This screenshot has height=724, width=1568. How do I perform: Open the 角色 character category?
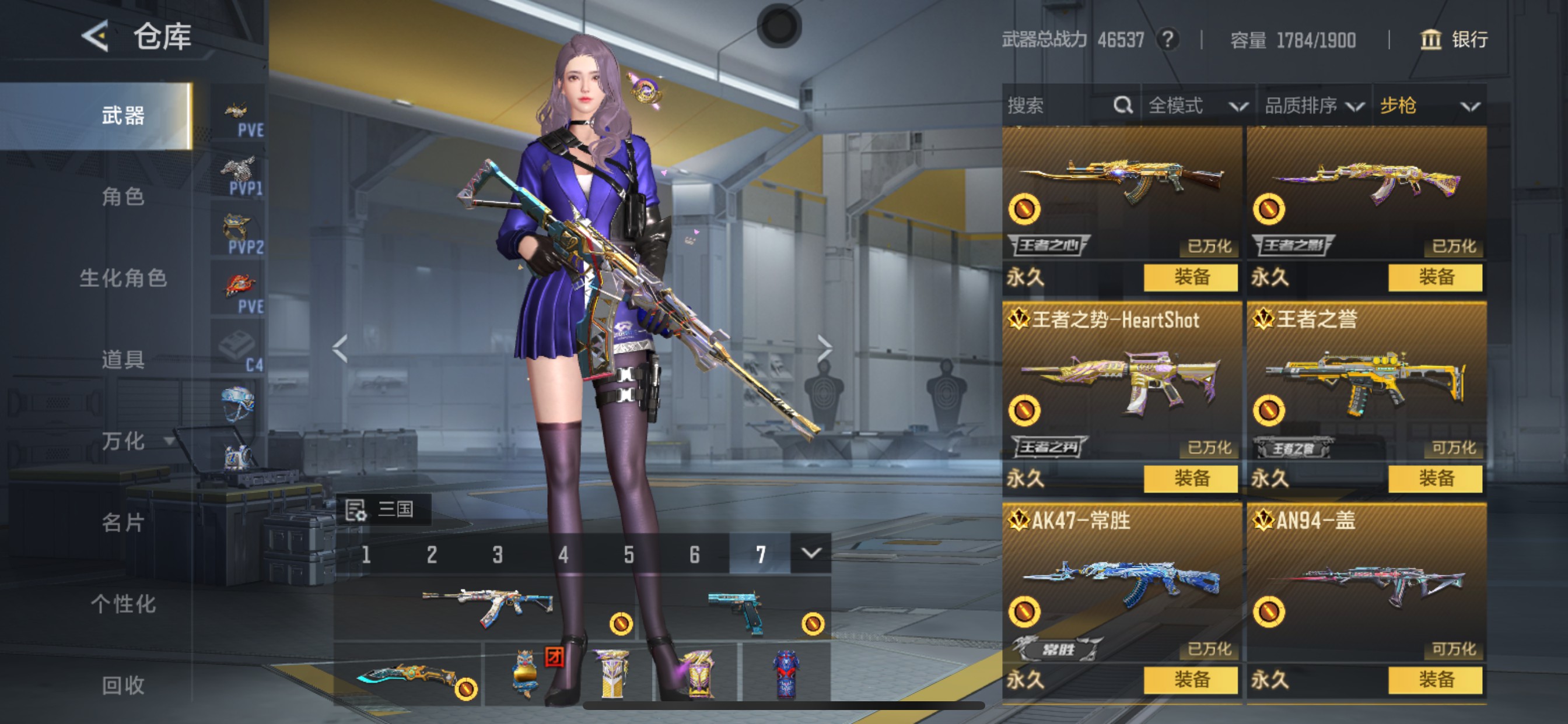coord(123,196)
